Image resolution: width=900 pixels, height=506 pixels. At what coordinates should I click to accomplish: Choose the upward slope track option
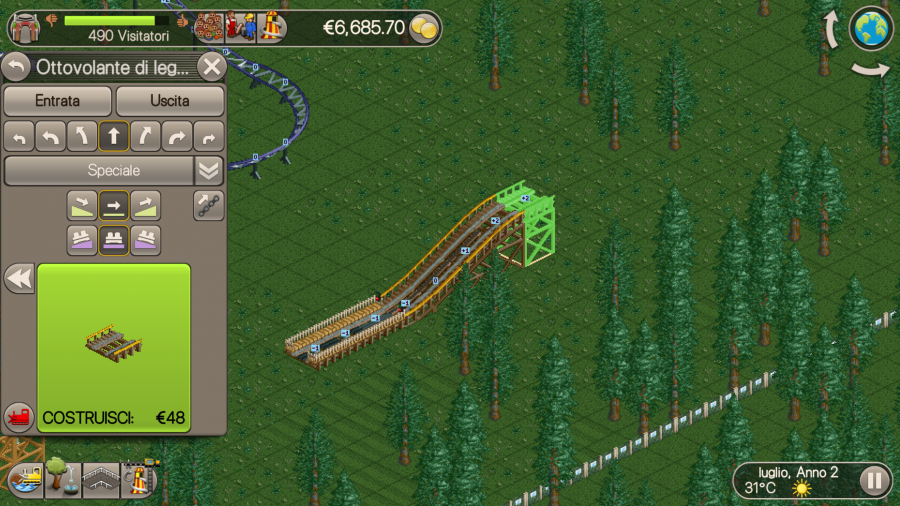(146, 205)
